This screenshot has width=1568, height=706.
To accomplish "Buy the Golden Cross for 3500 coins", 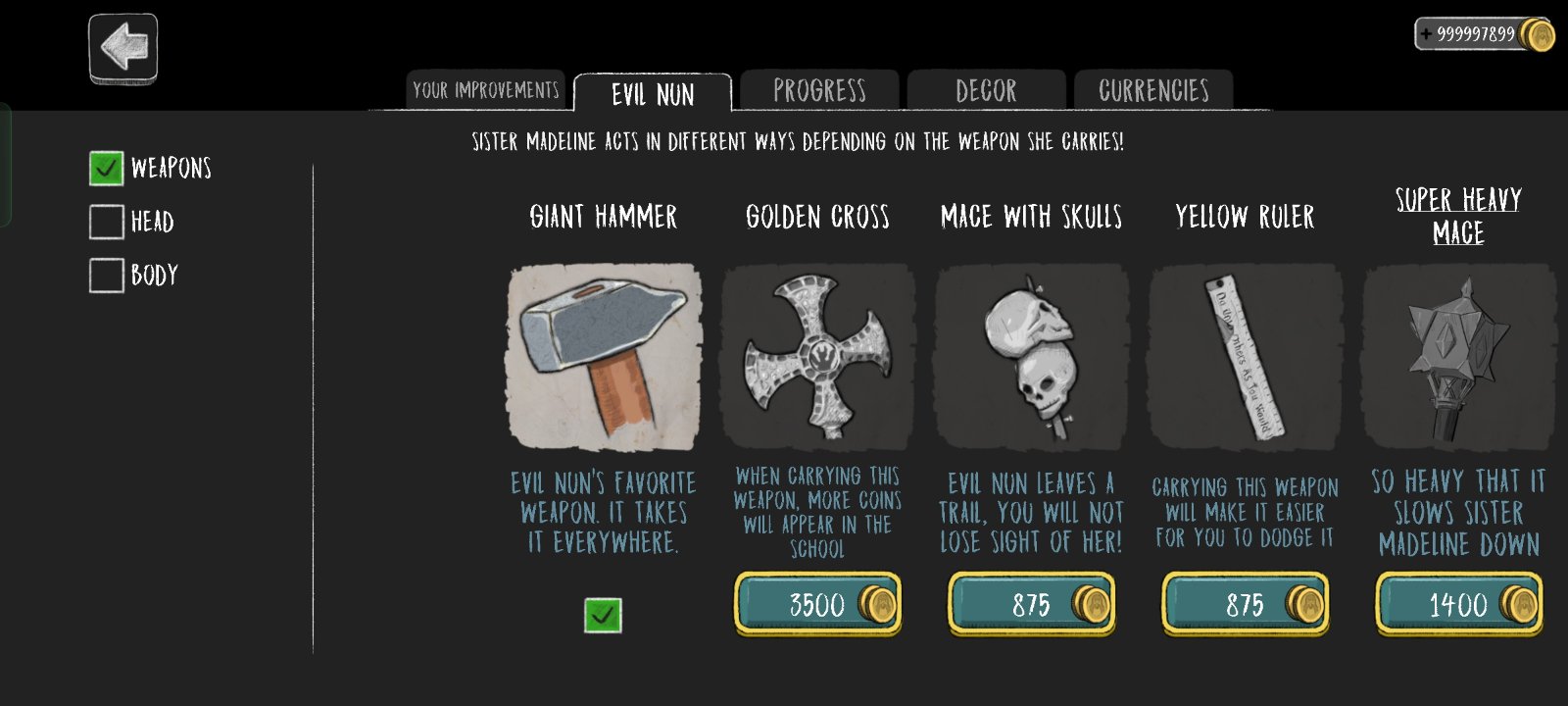I will (817, 604).
